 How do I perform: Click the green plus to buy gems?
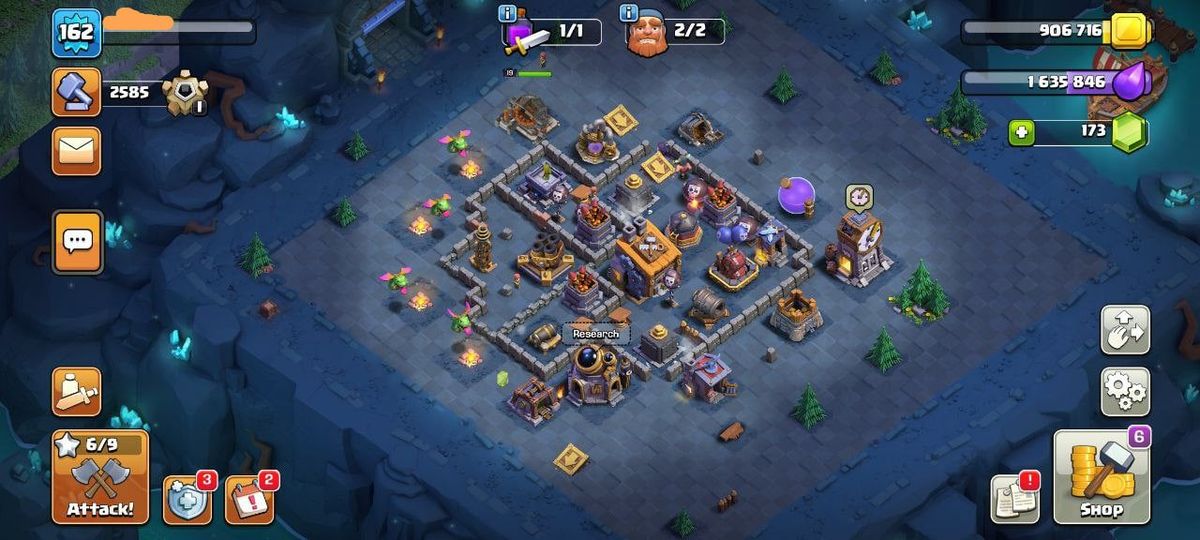(1021, 133)
